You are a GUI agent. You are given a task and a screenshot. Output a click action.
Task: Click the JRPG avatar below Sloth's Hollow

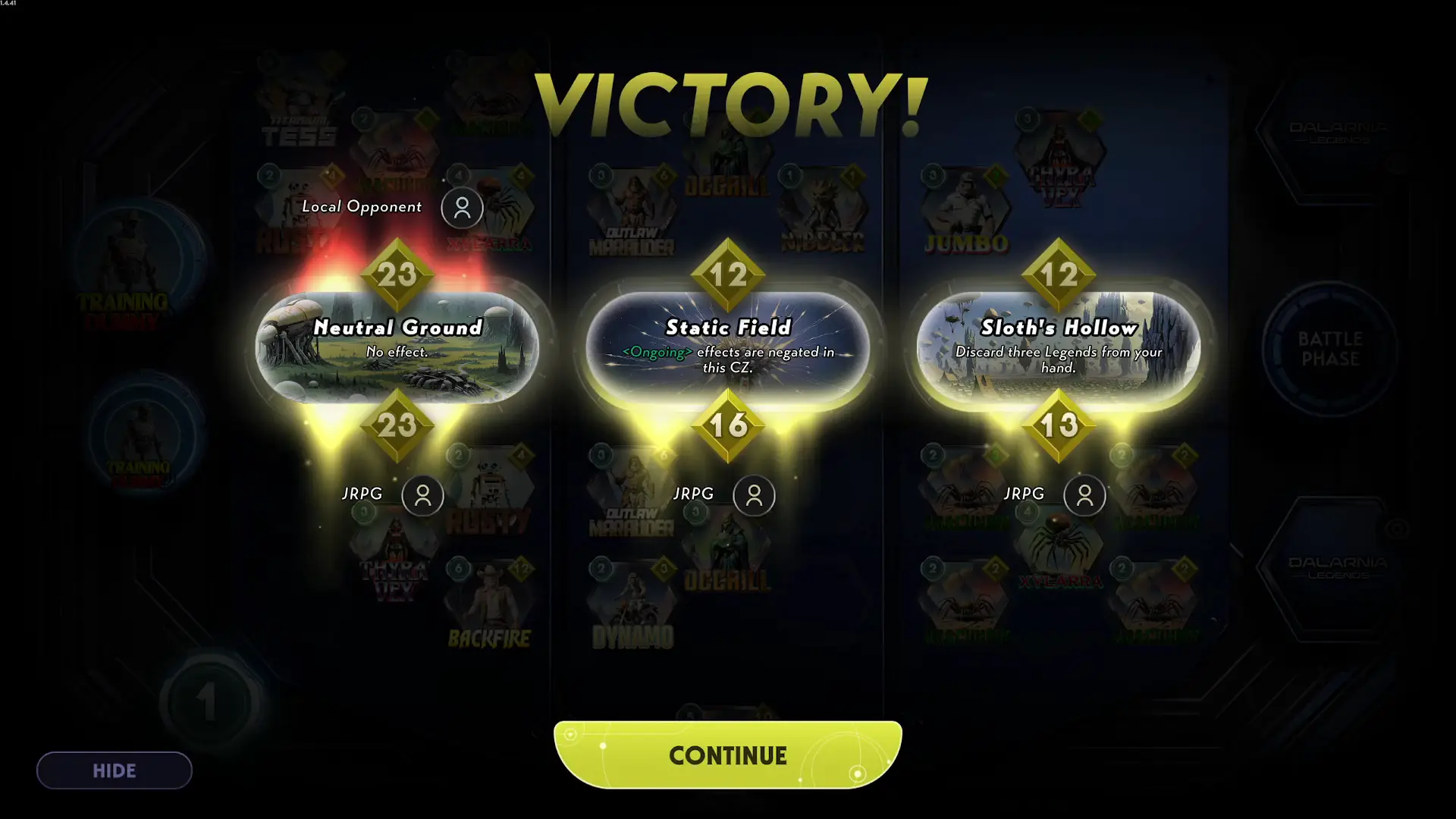[1085, 495]
